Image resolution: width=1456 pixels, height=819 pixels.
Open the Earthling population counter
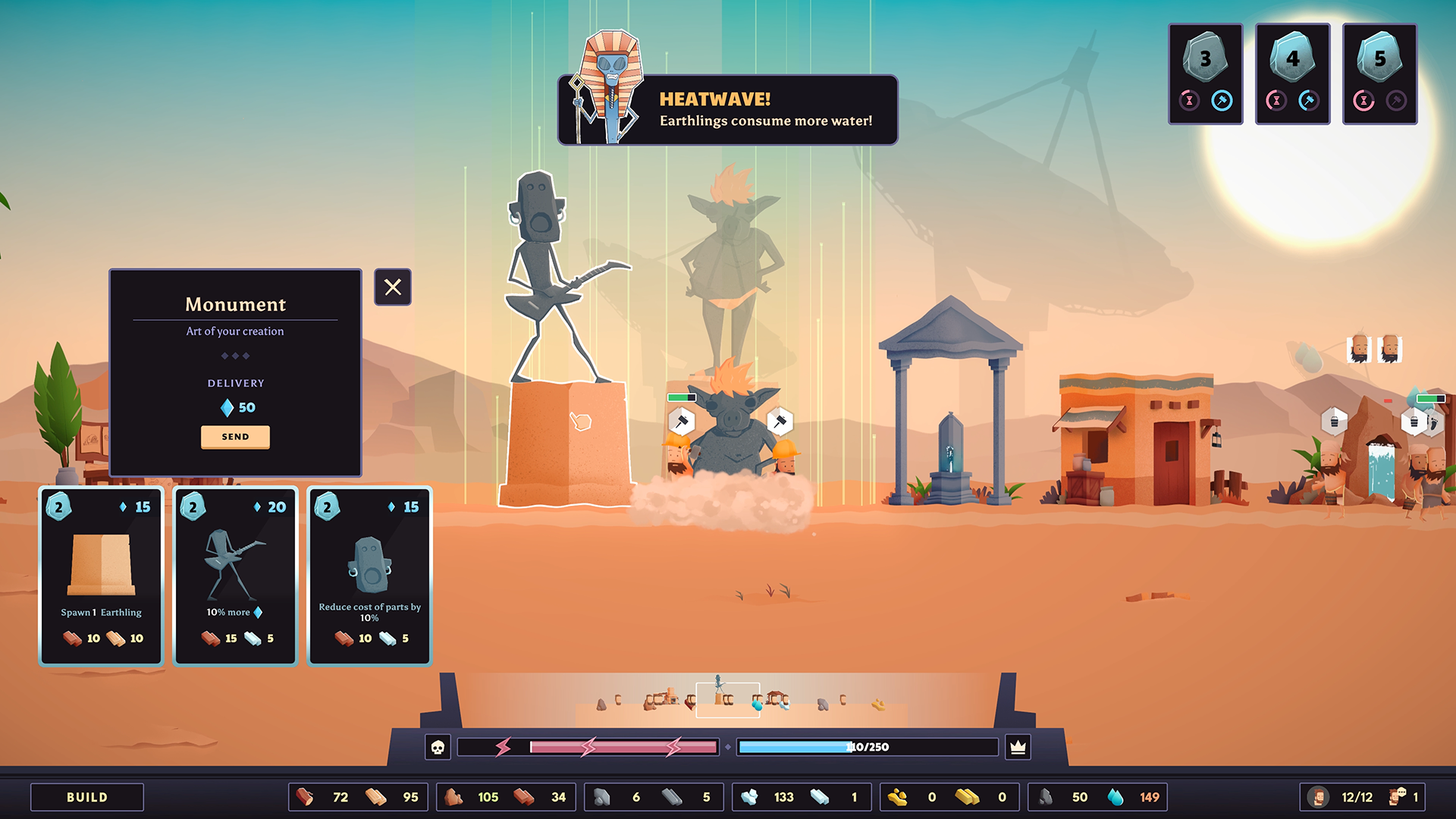pyautogui.click(x=1345, y=797)
